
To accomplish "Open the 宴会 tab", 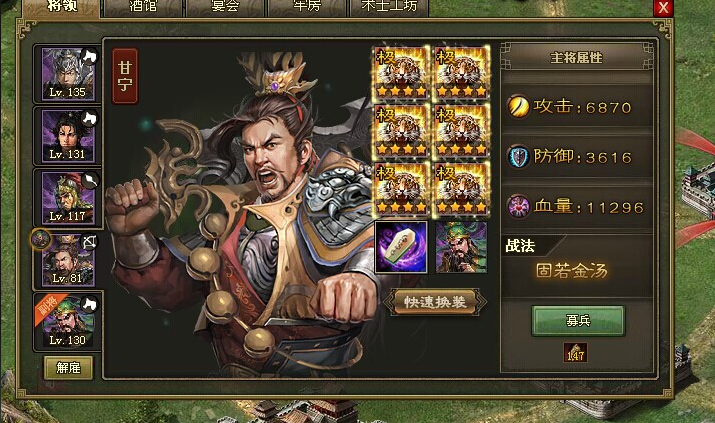I will pos(234,7).
